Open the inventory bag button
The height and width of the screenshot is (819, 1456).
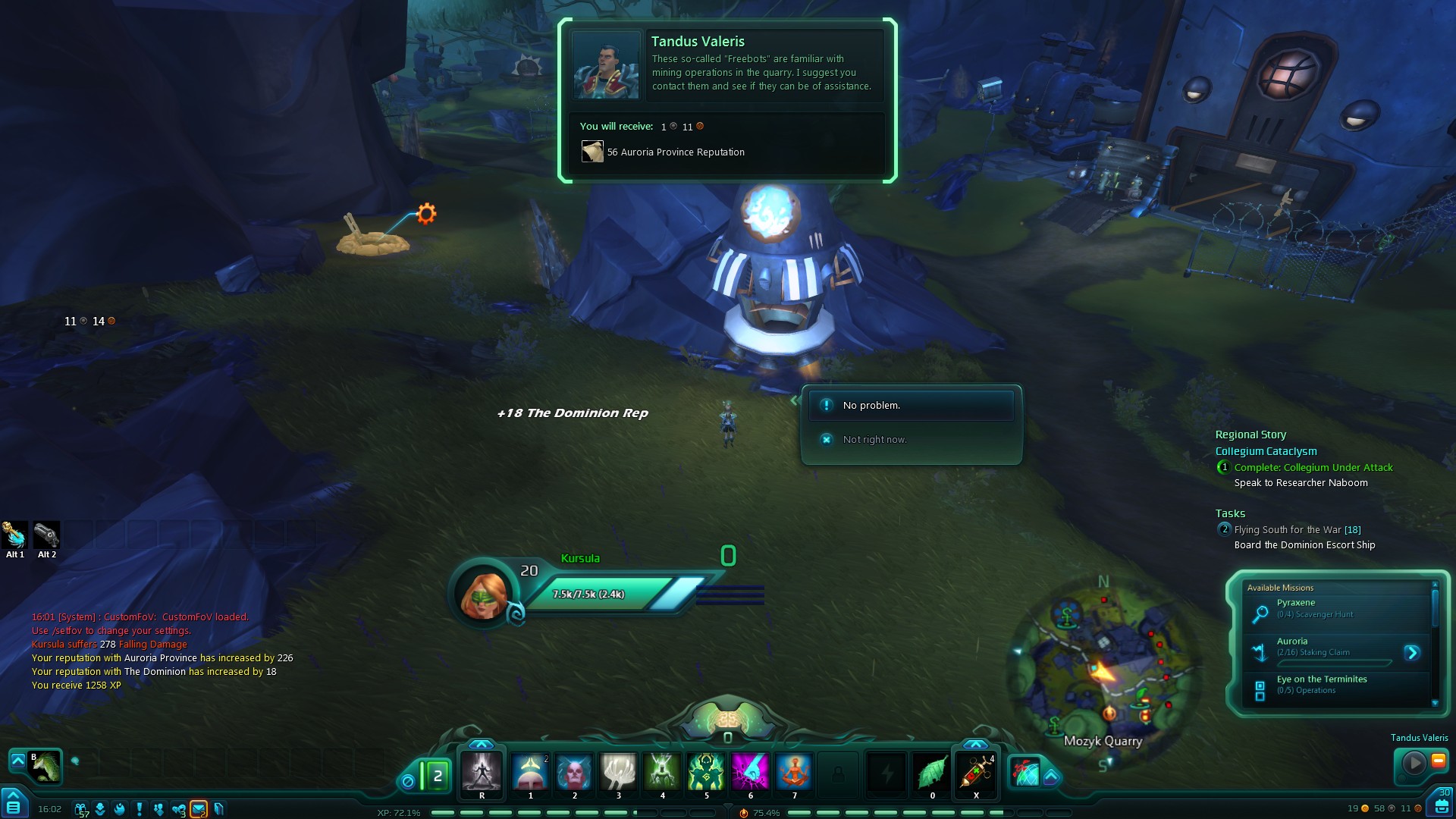click(x=1442, y=805)
